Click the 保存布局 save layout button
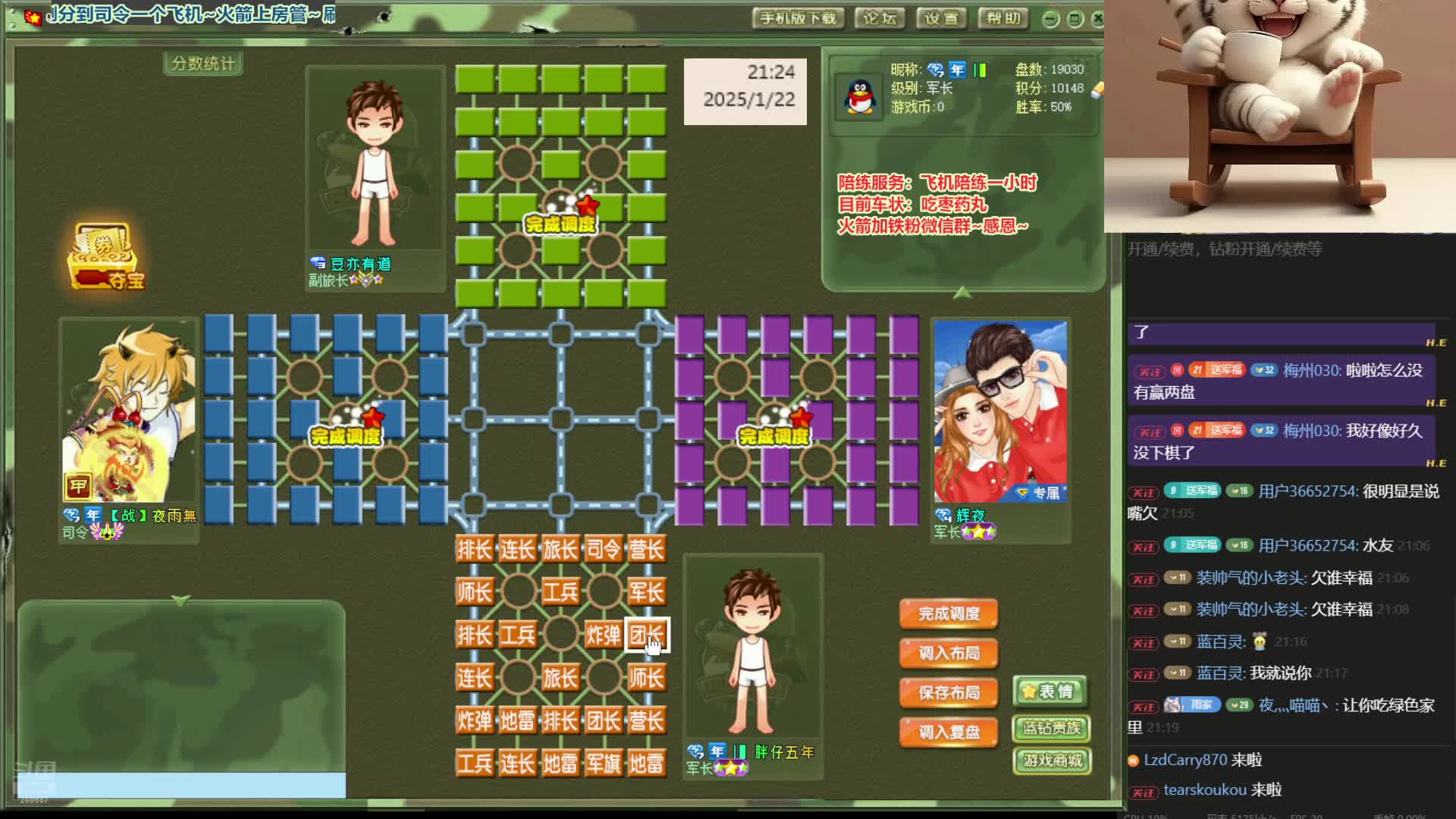The image size is (1456, 819). click(x=947, y=692)
